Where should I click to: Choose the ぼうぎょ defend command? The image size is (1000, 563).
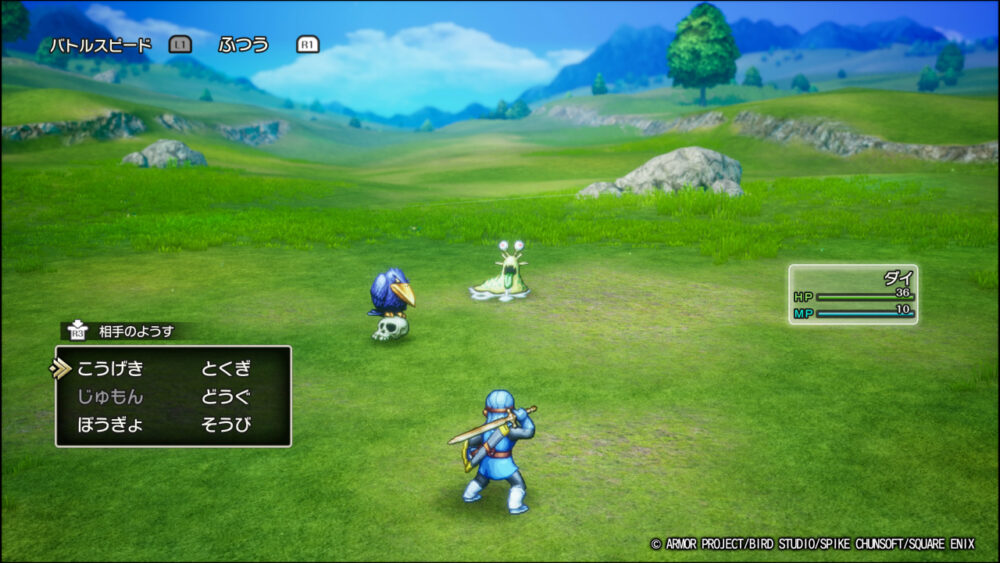click(x=110, y=424)
